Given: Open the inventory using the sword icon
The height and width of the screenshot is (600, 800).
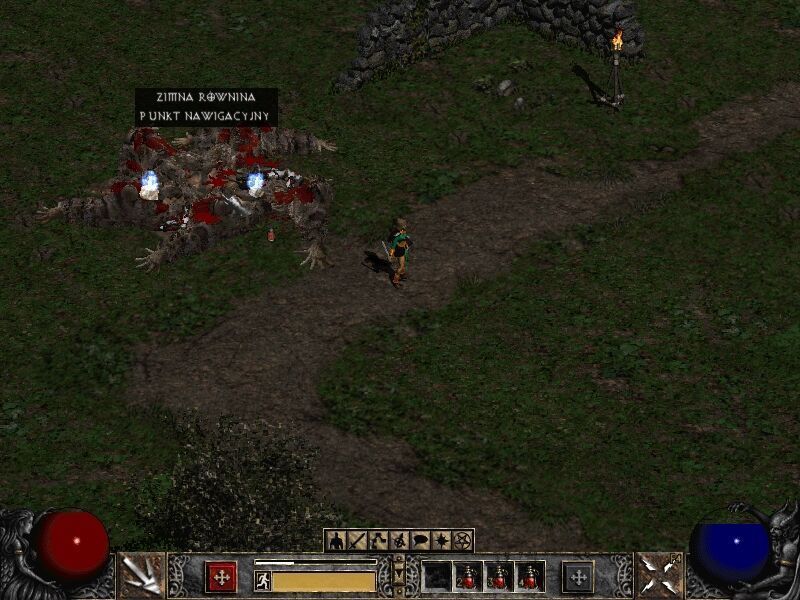Looking at the screenshot, I should coord(357,541).
